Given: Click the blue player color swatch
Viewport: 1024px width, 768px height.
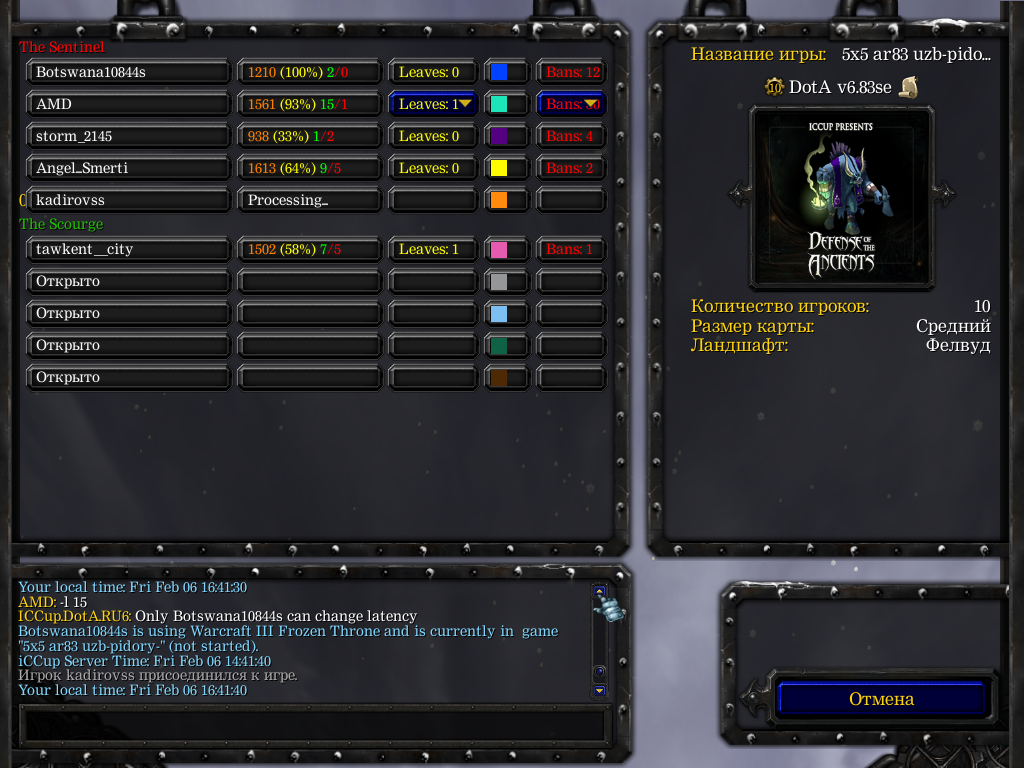Looking at the screenshot, I should point(498,72).
